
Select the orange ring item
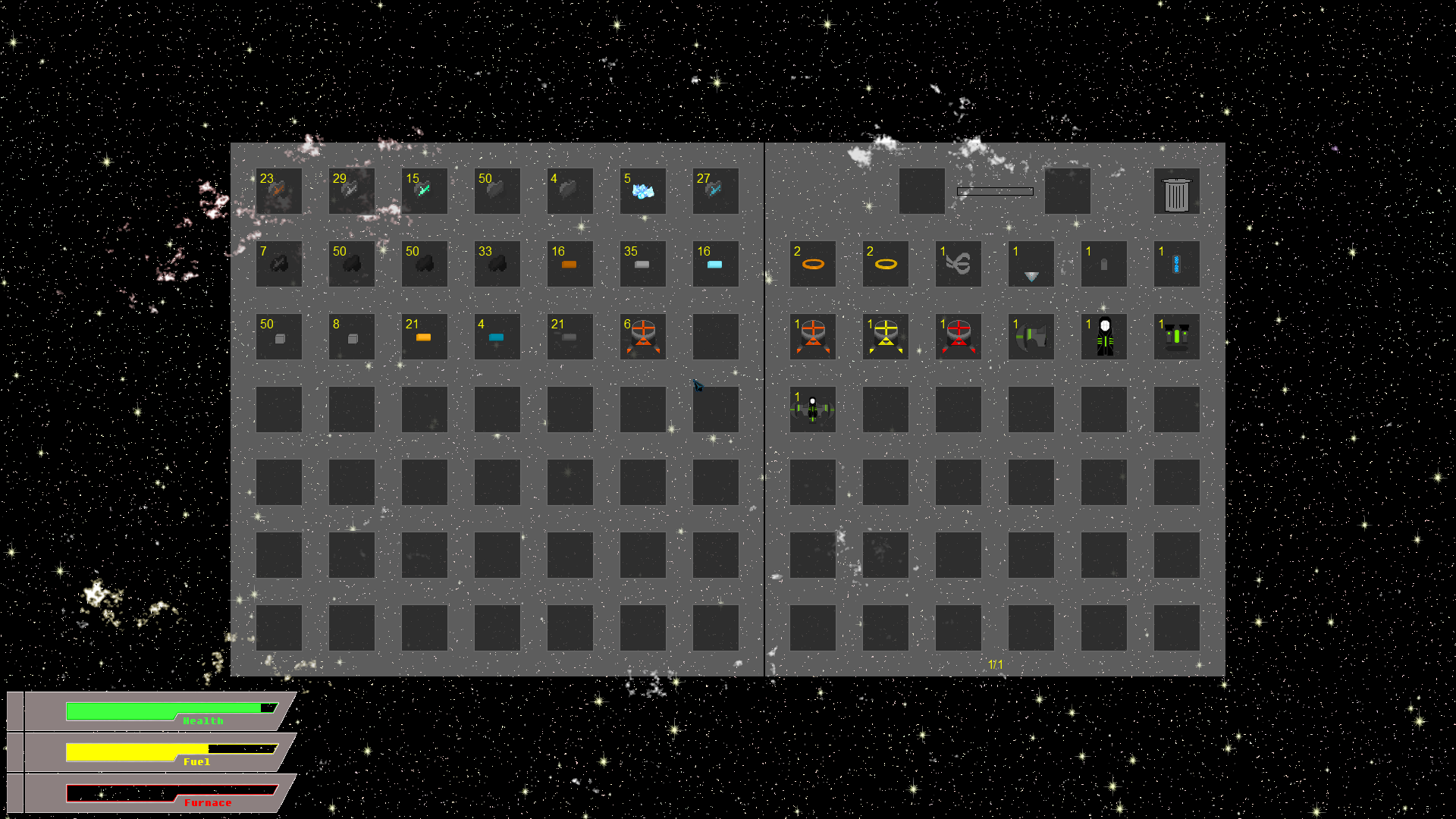click(812, 264)
